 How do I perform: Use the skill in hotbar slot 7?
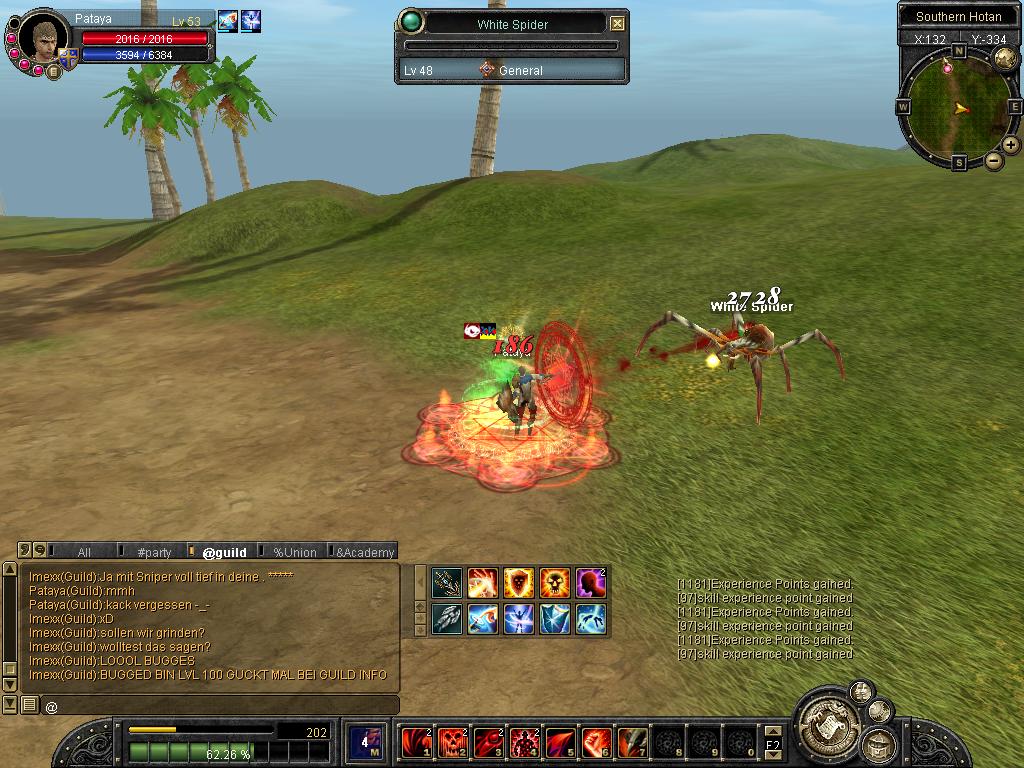click(632, 742)
